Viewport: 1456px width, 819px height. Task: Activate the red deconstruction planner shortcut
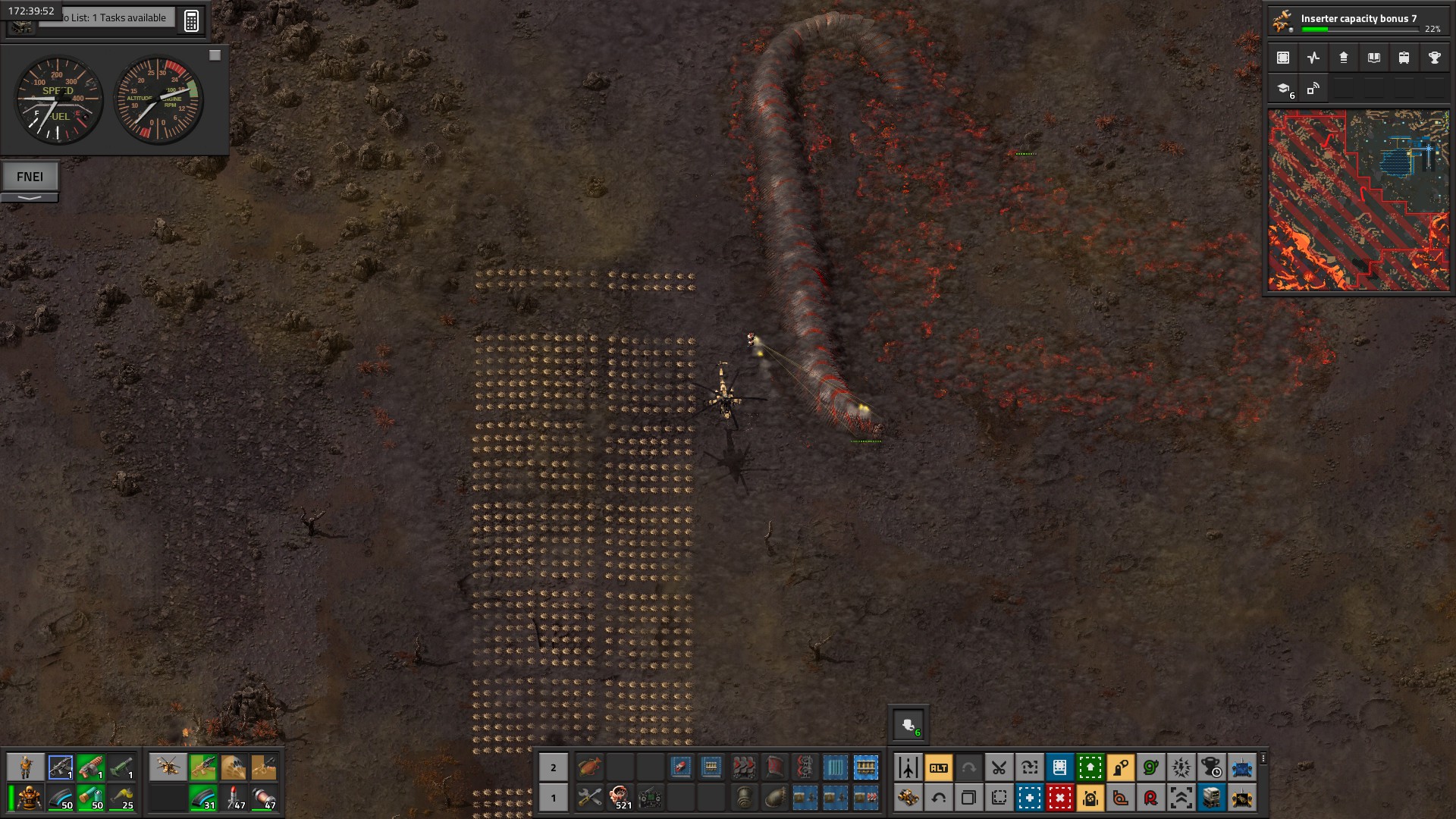click(1059, 798)
